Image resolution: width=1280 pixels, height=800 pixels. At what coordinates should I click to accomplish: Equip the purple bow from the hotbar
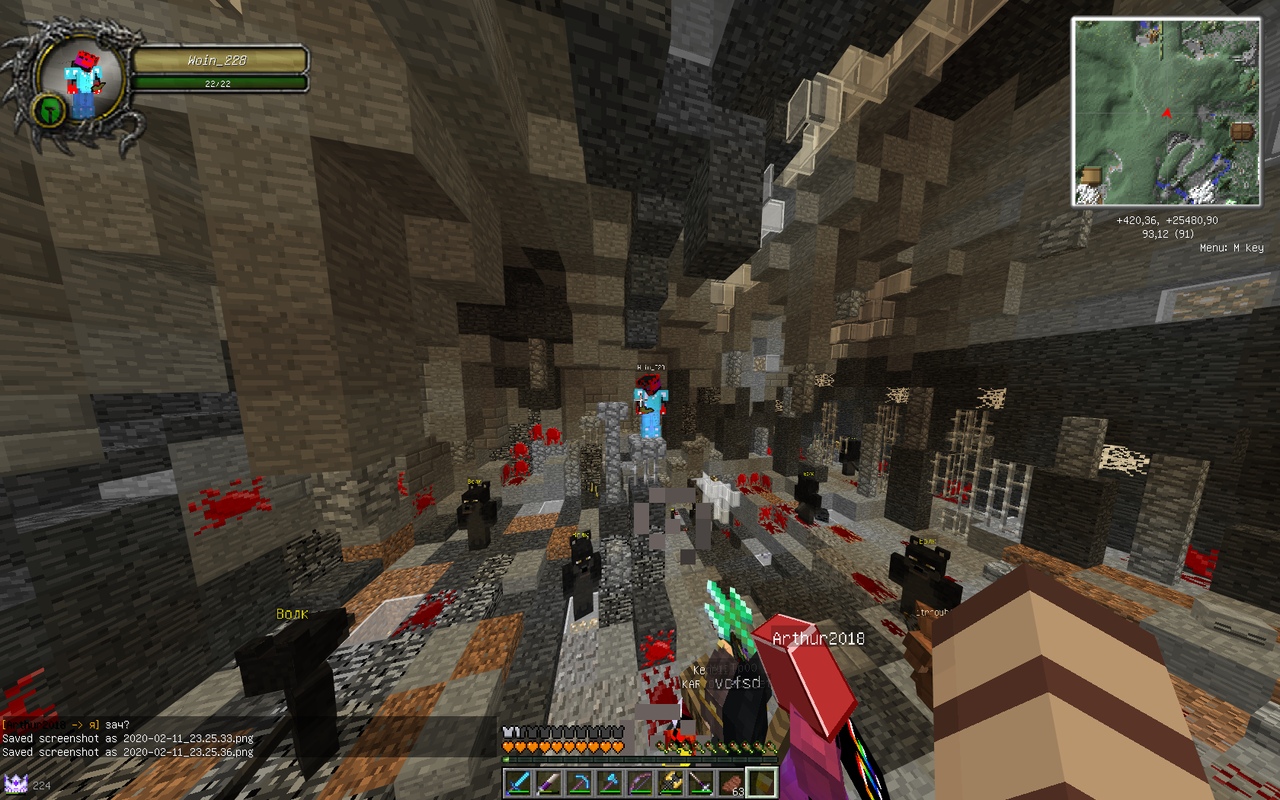point(640,782)
